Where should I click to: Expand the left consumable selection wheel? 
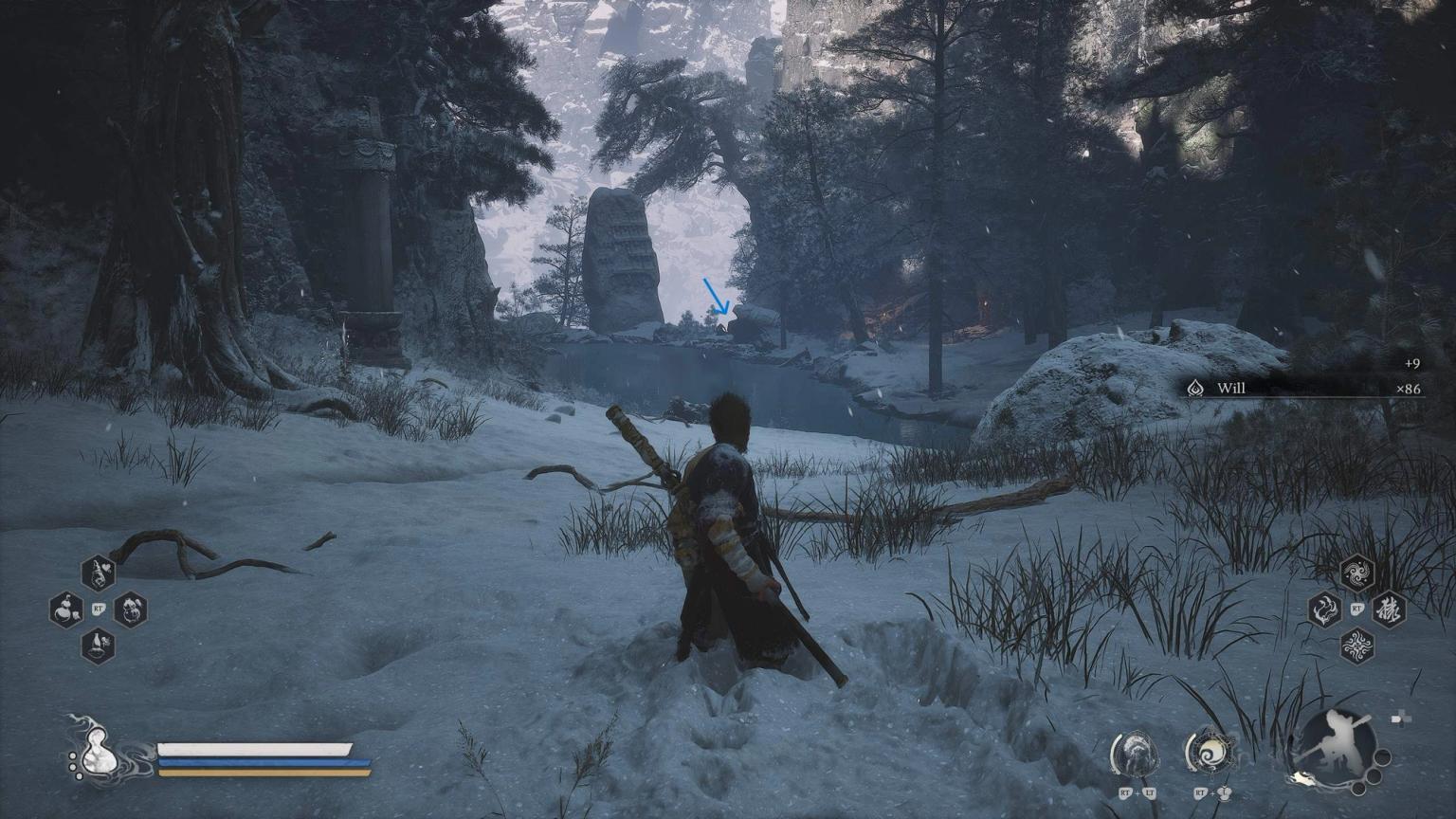pyautogui.click(x=97, y=610)
